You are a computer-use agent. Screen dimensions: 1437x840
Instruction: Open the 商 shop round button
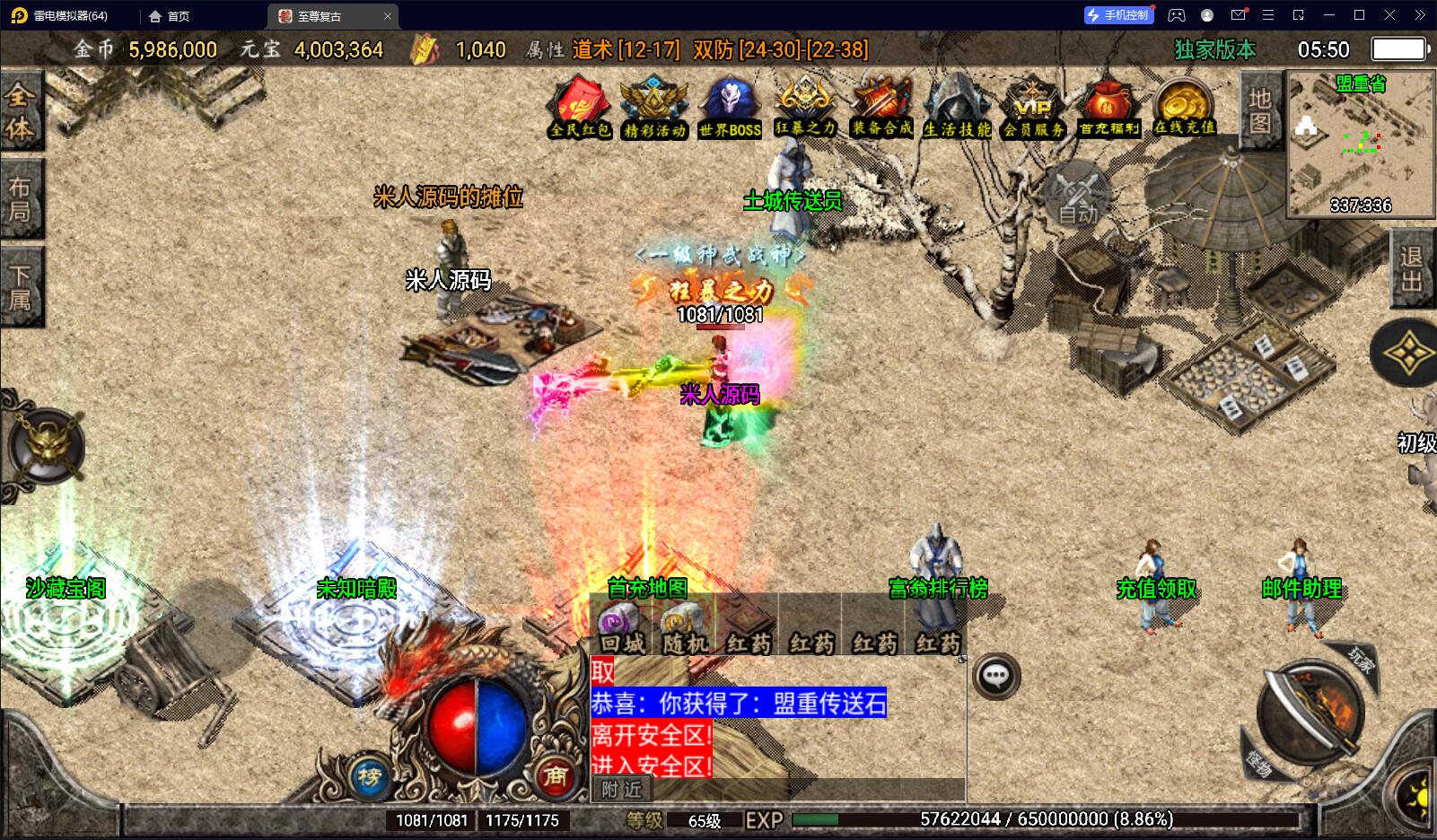tap(556, 775)
